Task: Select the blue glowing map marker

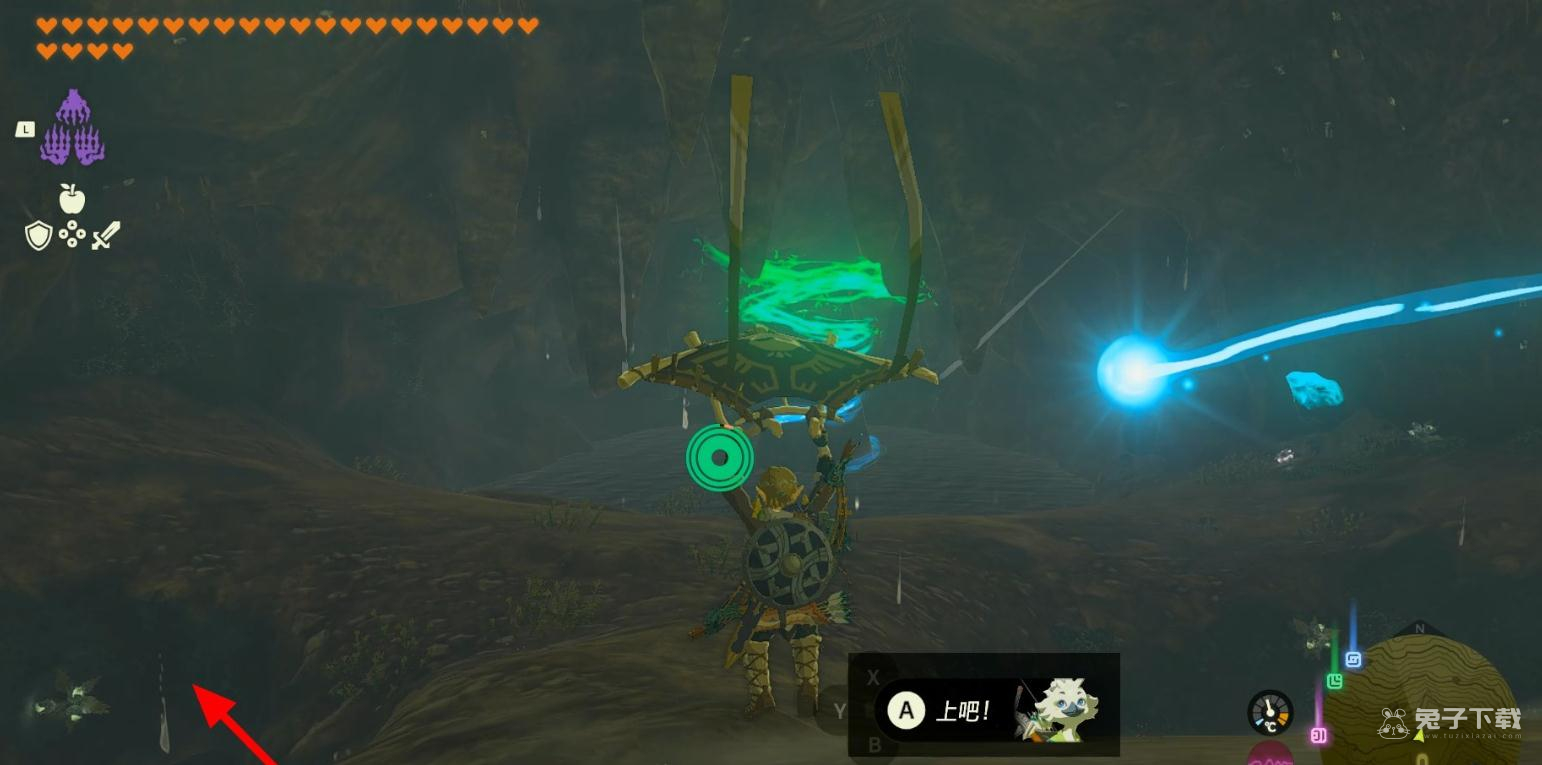Action: click(1353, 660)
